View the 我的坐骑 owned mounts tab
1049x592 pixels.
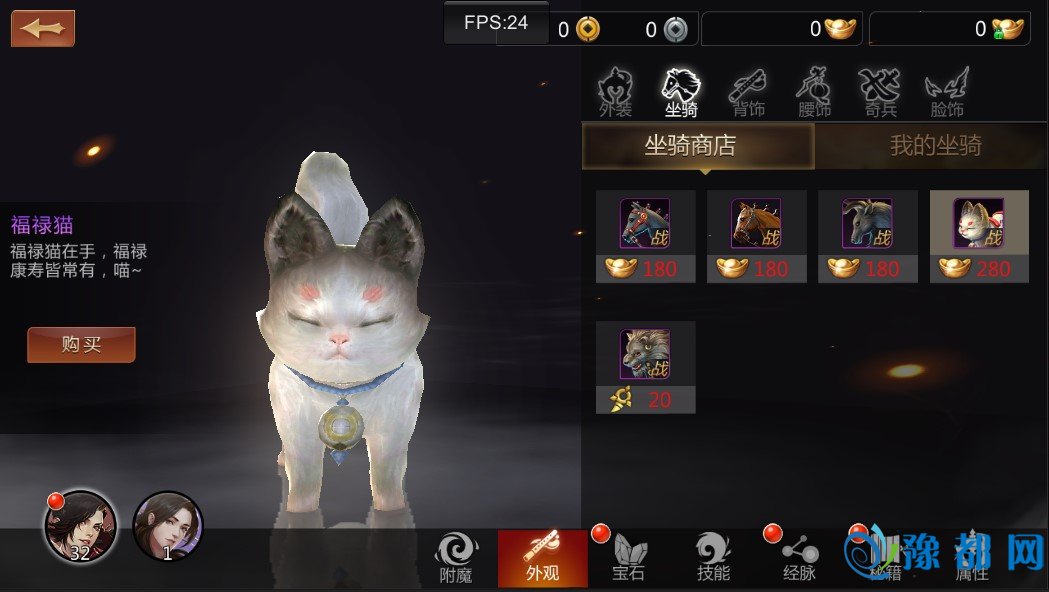[935, 146]
